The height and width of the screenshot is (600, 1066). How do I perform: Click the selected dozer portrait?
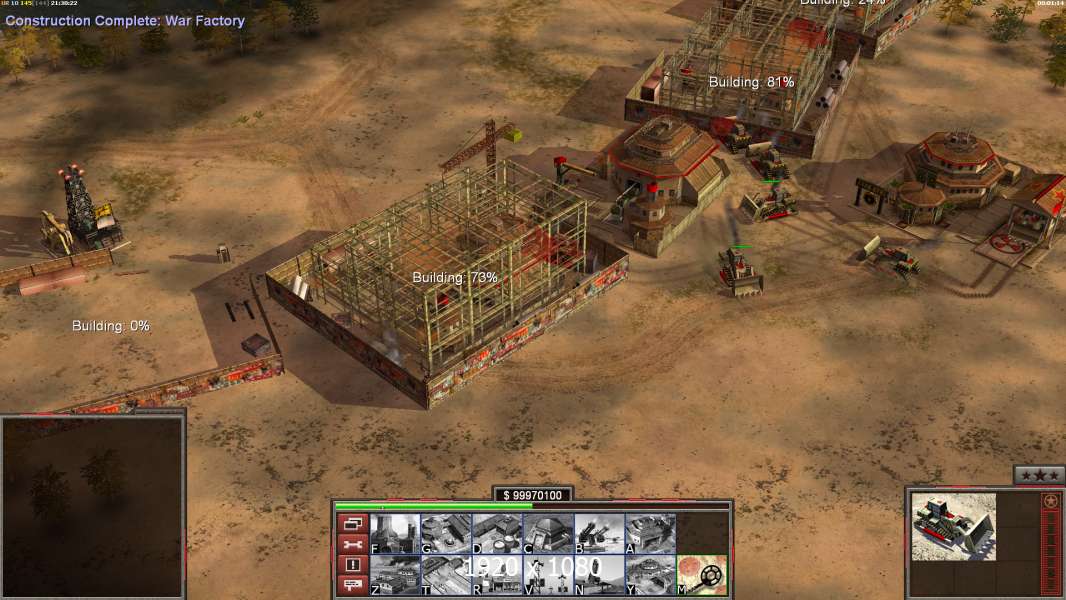pyautogui.click(x=953, y=526)
